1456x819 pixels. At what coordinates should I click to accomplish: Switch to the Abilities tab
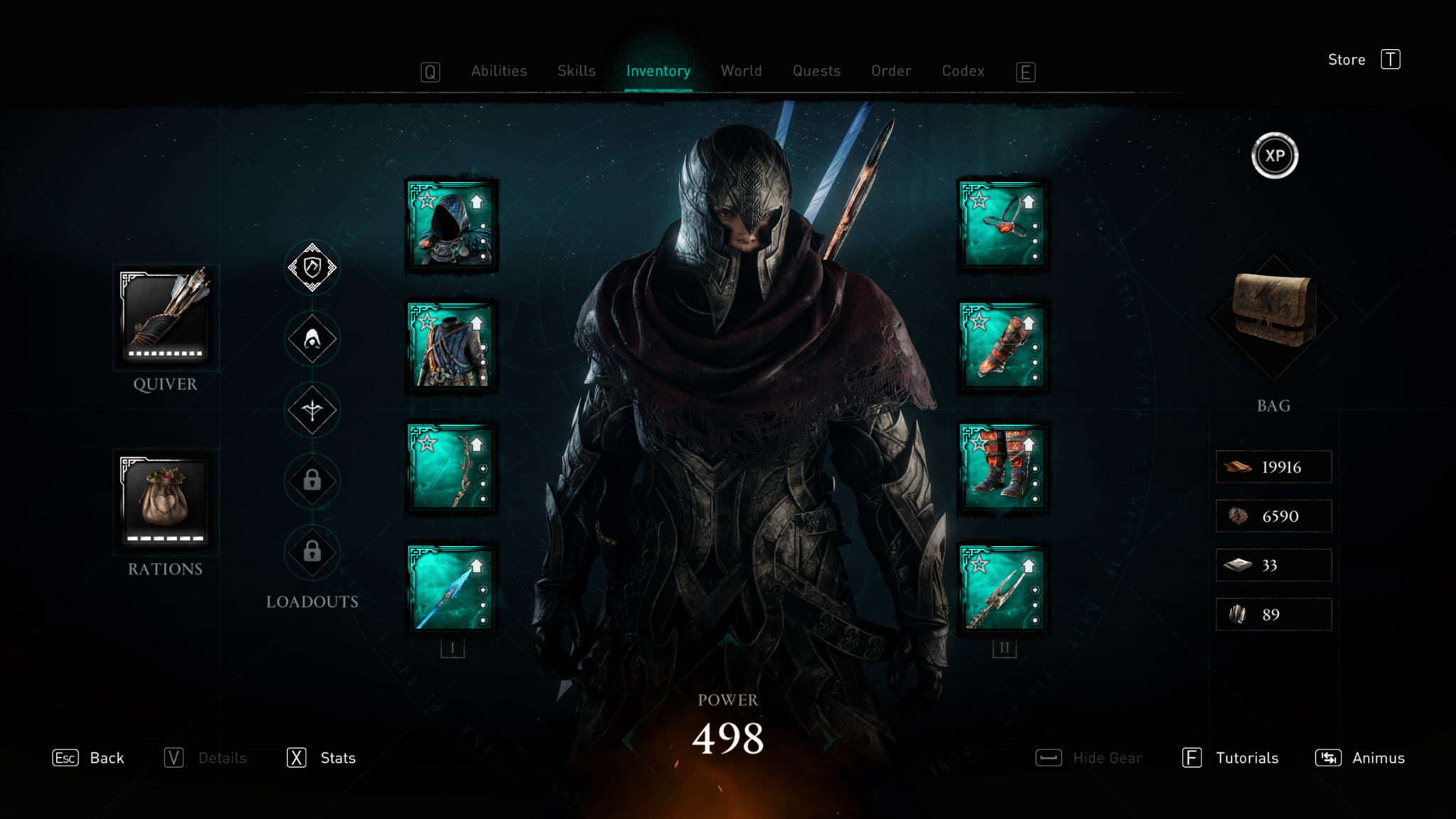click(x=498, y=71)
